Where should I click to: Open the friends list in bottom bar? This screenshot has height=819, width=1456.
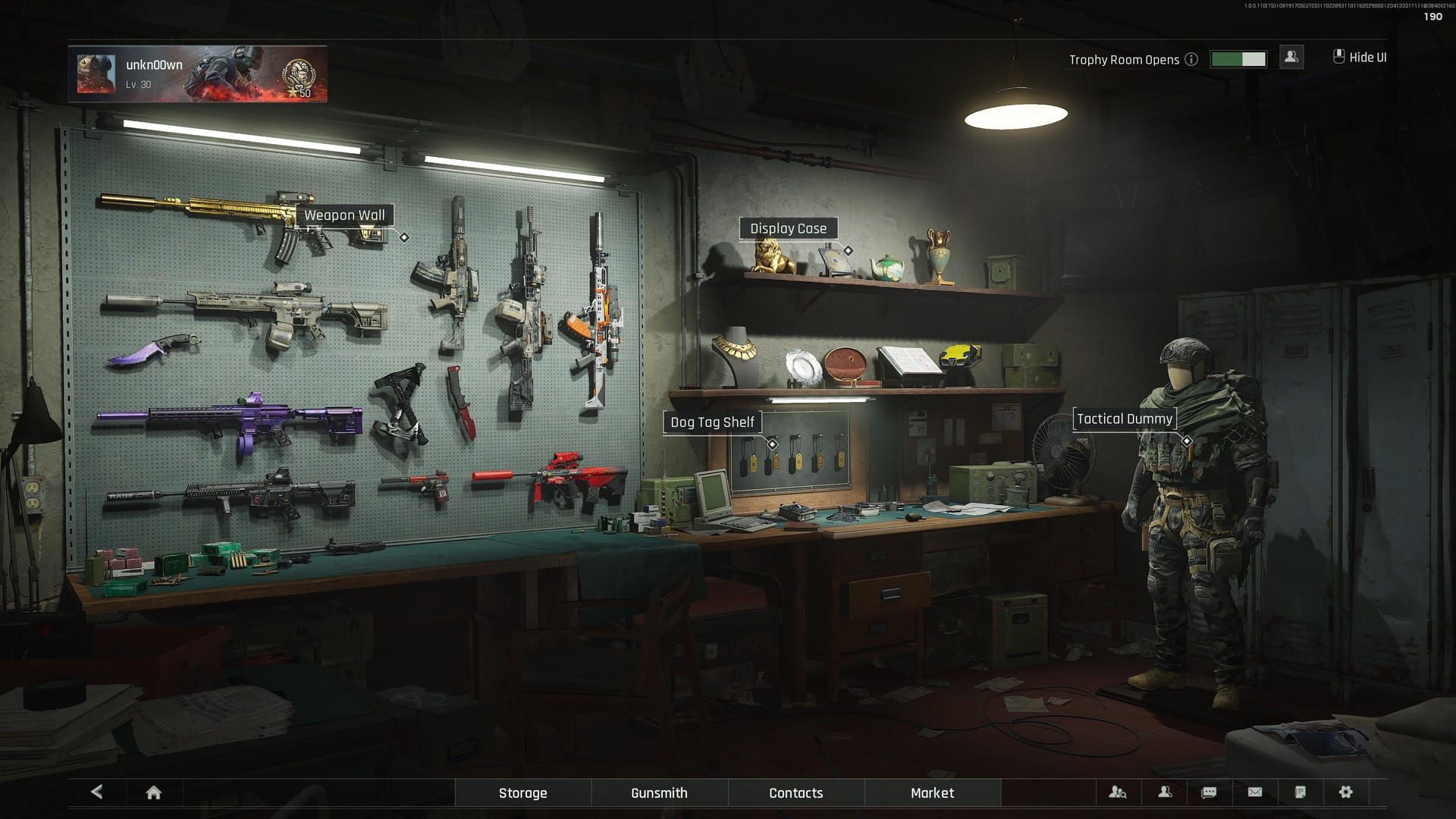pyautogui.click(x=1165, y=792)
